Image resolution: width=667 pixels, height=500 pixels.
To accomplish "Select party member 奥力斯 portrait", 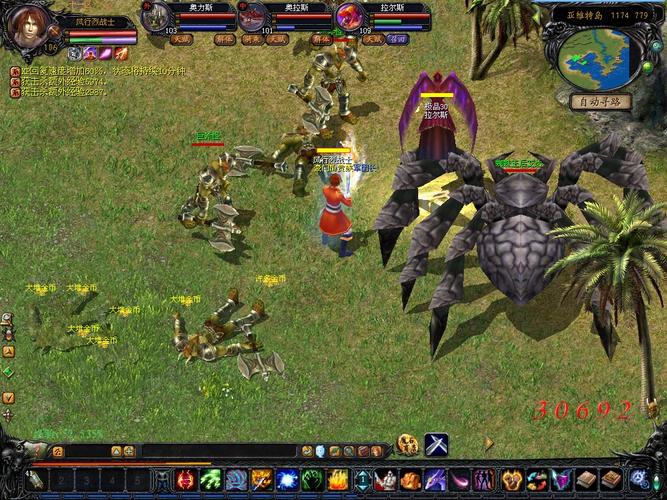I will 155,16.
